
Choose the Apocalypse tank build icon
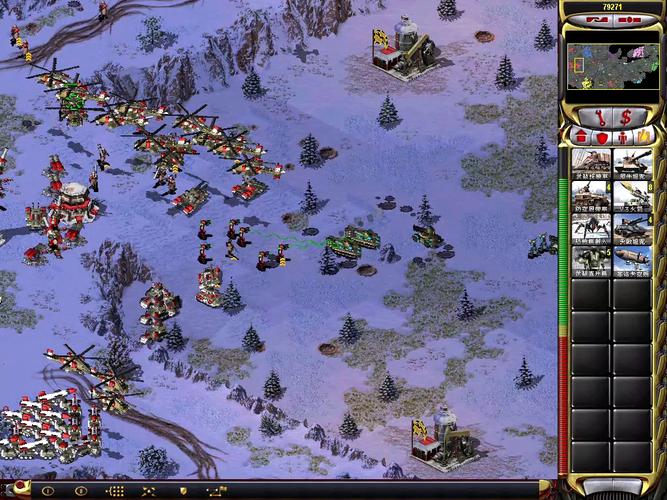(632, 229)
